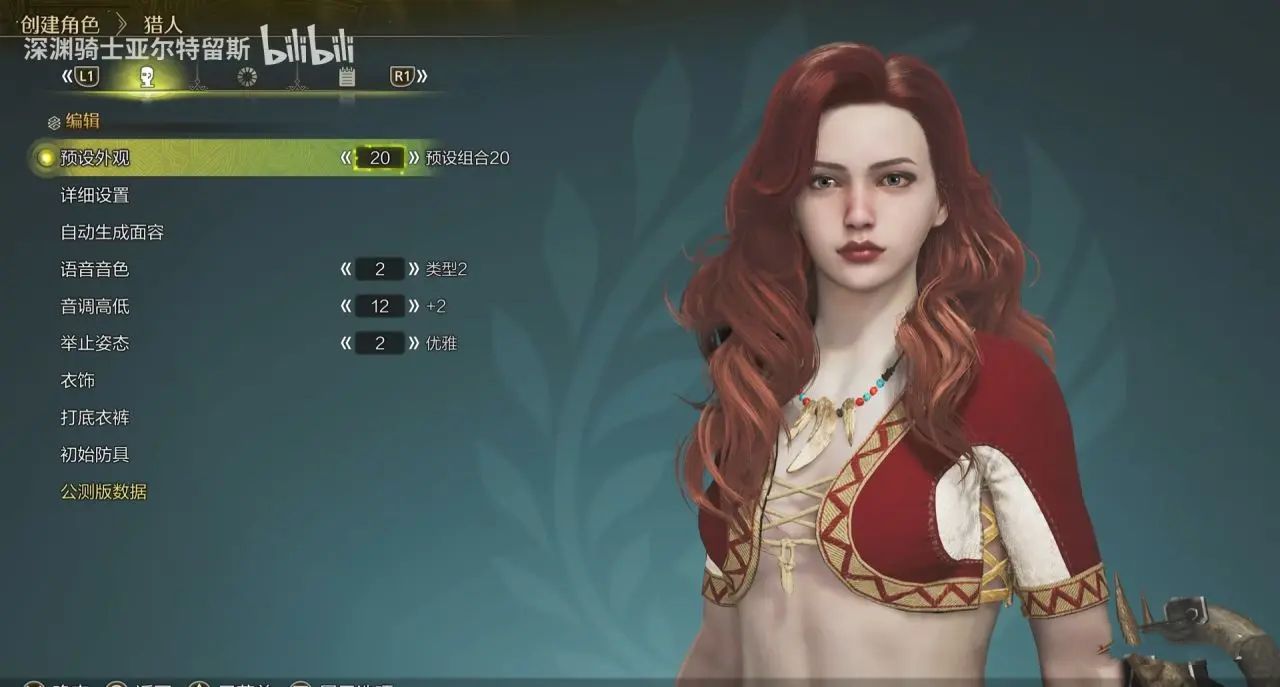Click left arrow of 语音音色 voice type
The image size is (1280, 687).
[x=346, y=269]
